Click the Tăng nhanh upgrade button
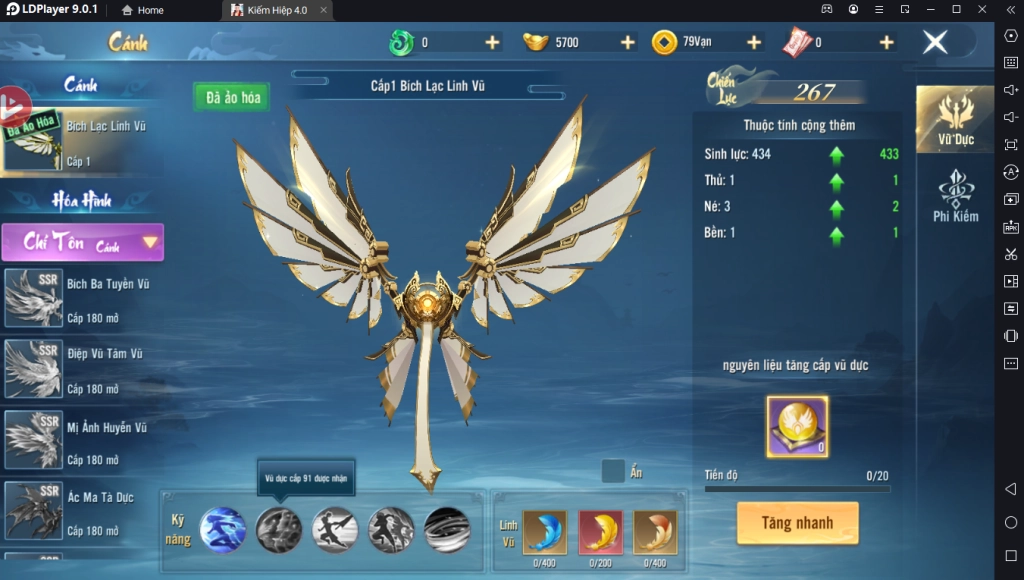This screenshot has width=1024, height=580. tap(797, 523)
